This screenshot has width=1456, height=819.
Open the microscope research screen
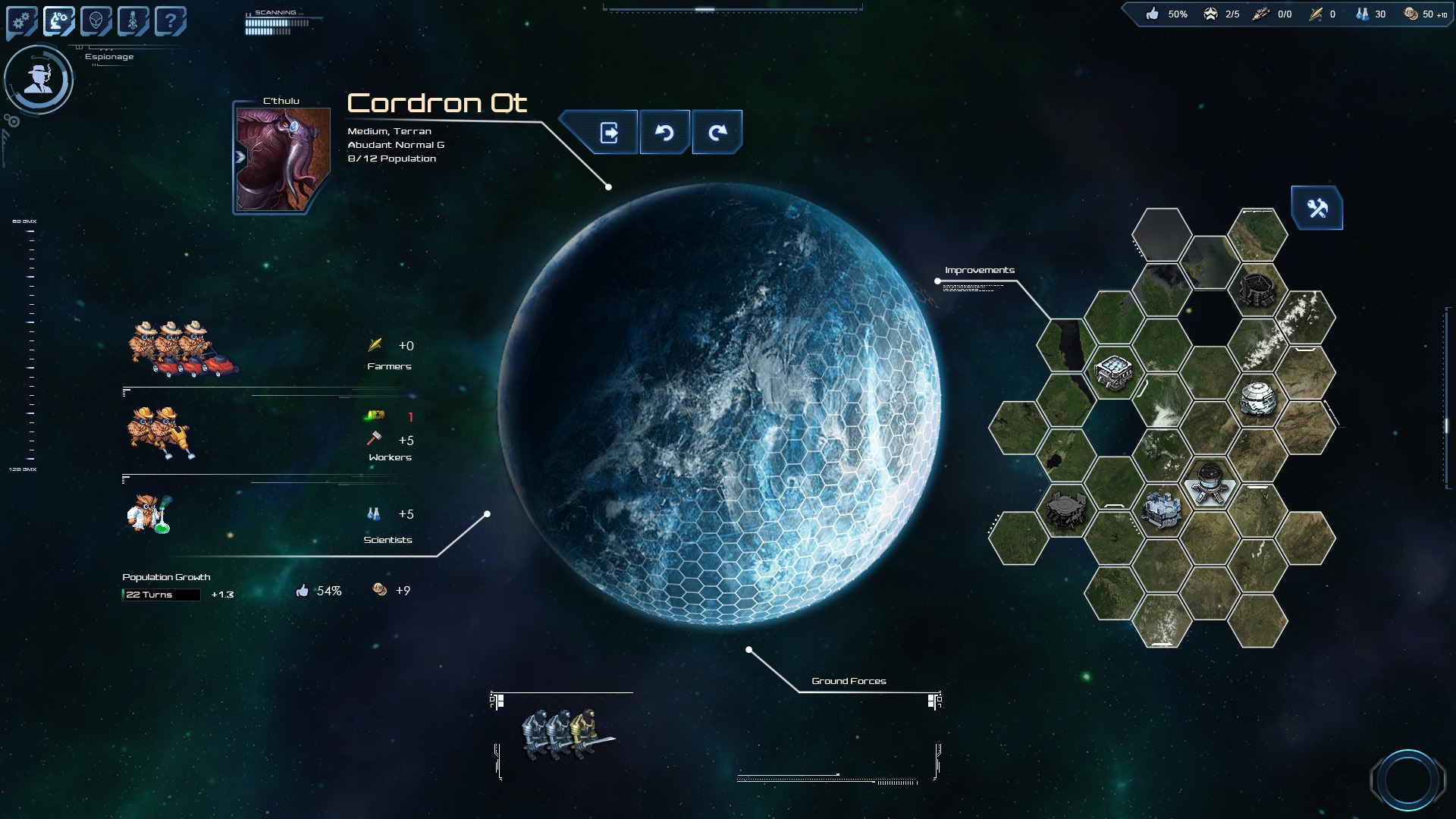pyautogui.click(x=58, y=21)
